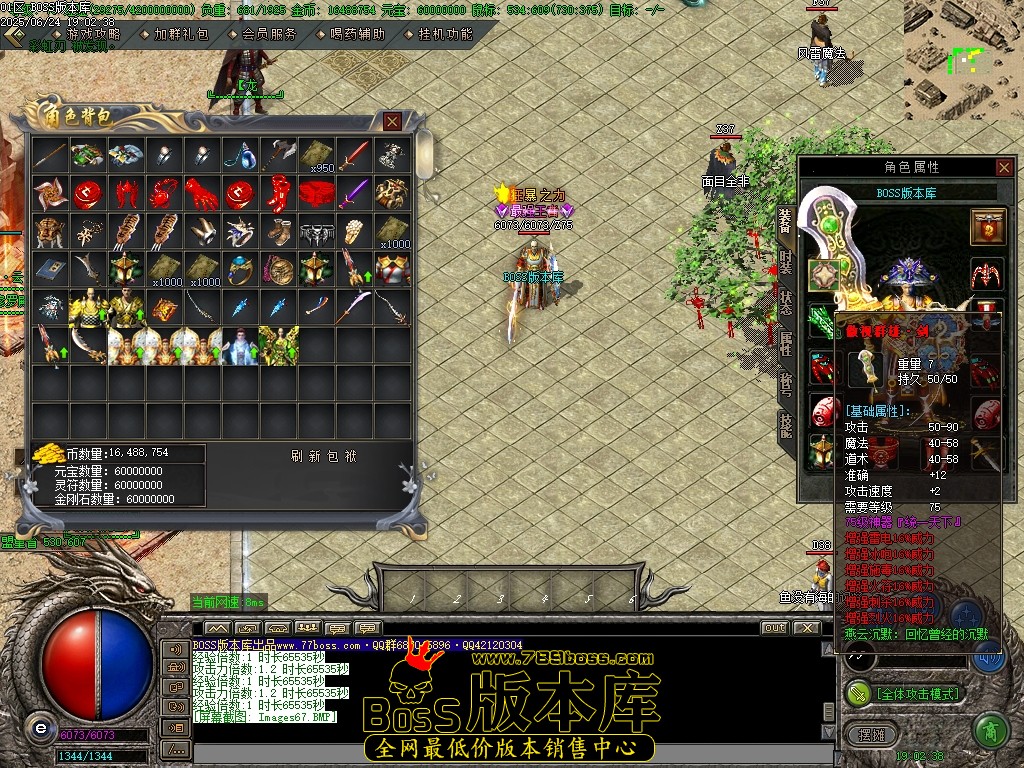Click the out button on chat bar

774,628
